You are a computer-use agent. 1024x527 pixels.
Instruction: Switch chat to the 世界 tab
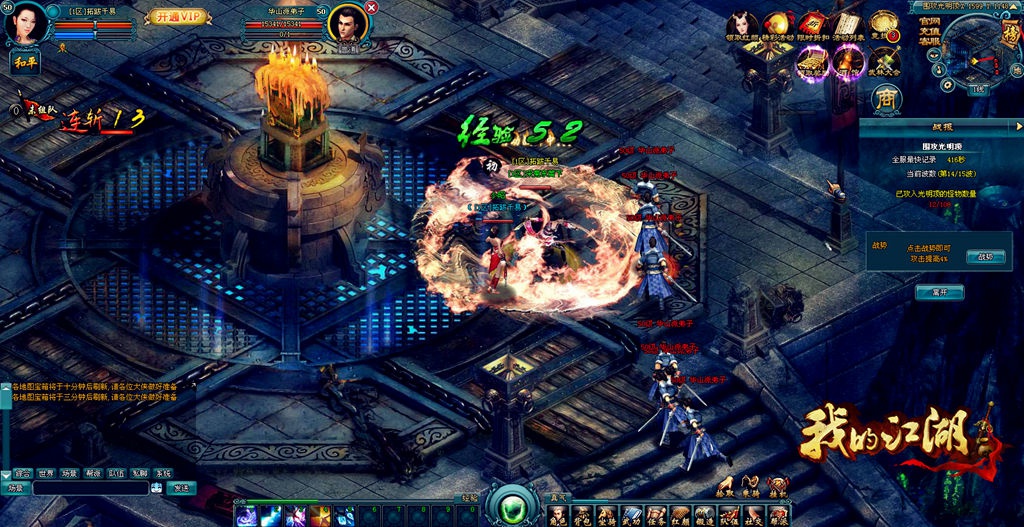point(46,473)
